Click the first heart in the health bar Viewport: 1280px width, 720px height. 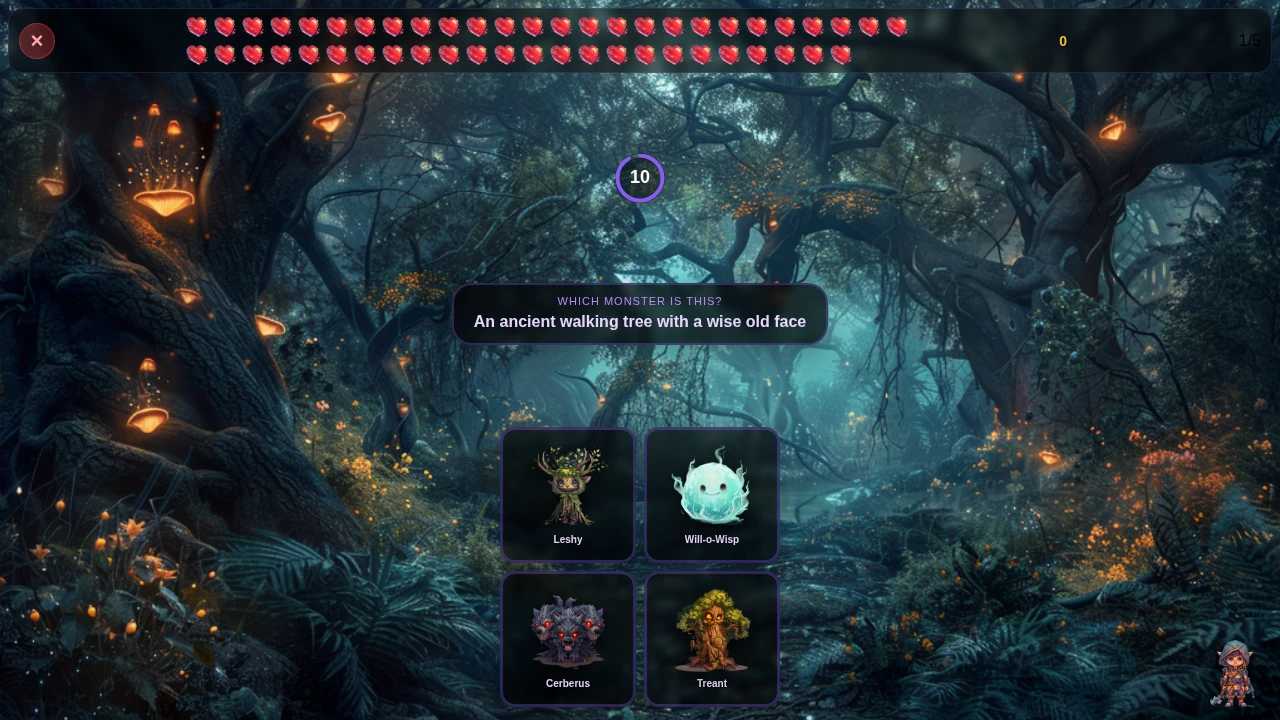tap(197, 27)
